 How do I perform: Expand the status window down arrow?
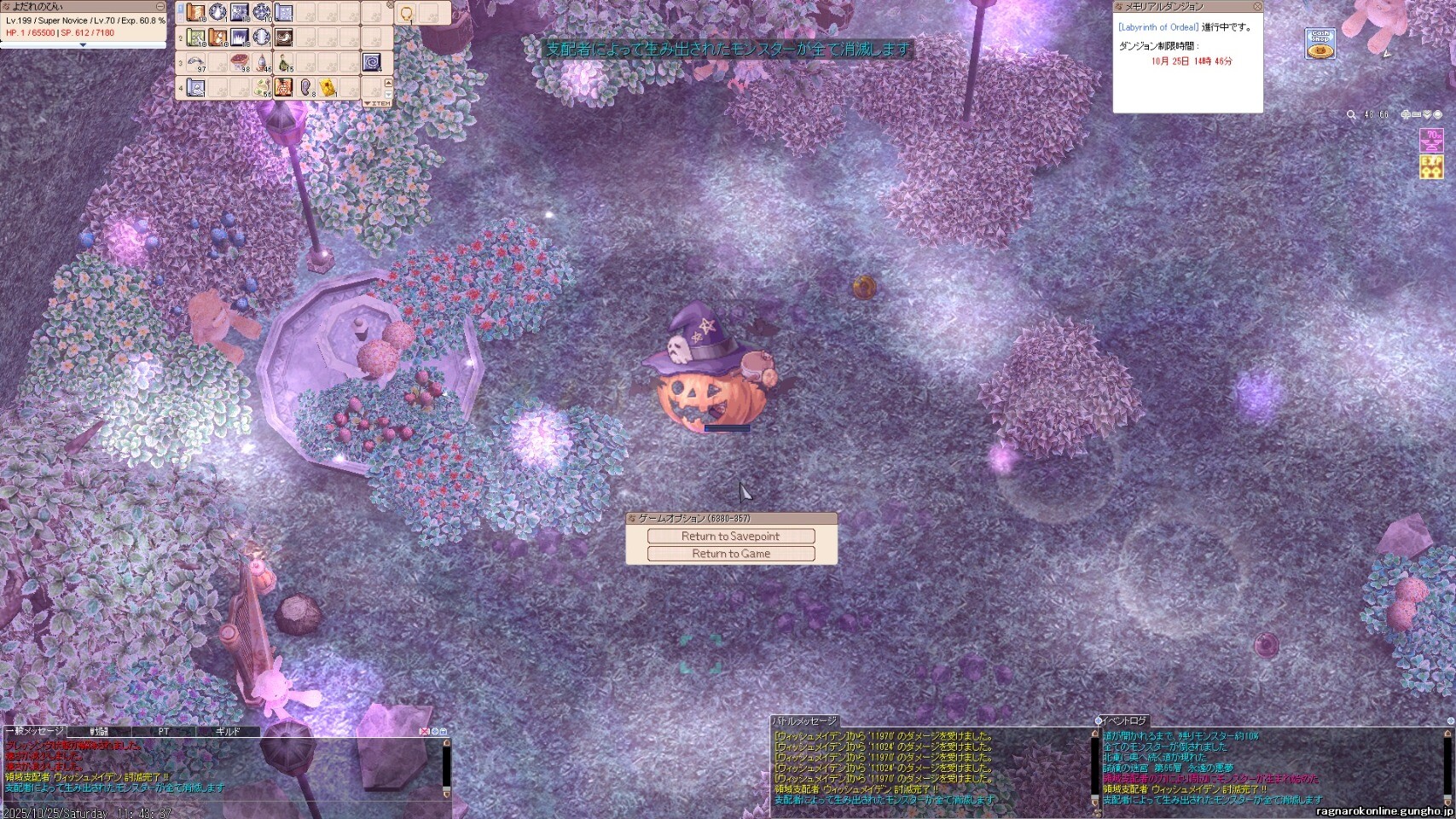[x=83, y=45]
